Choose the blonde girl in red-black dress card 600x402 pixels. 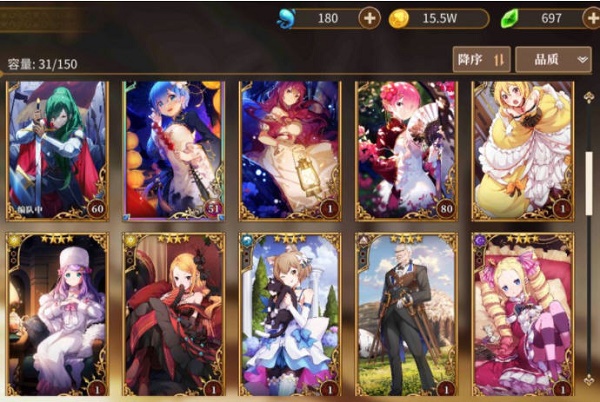tap(173, 314)
